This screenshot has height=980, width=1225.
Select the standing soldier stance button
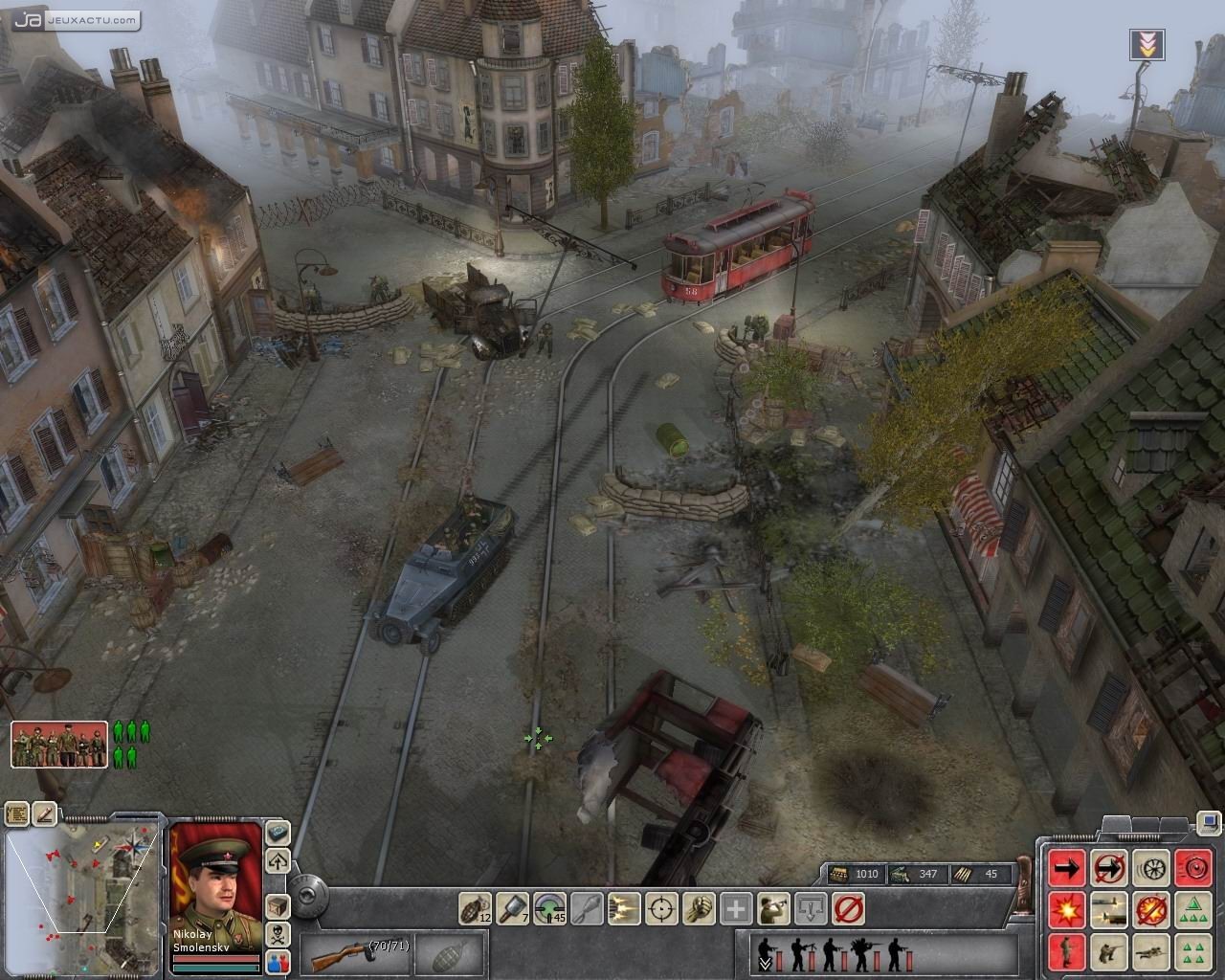point(1067,951)
